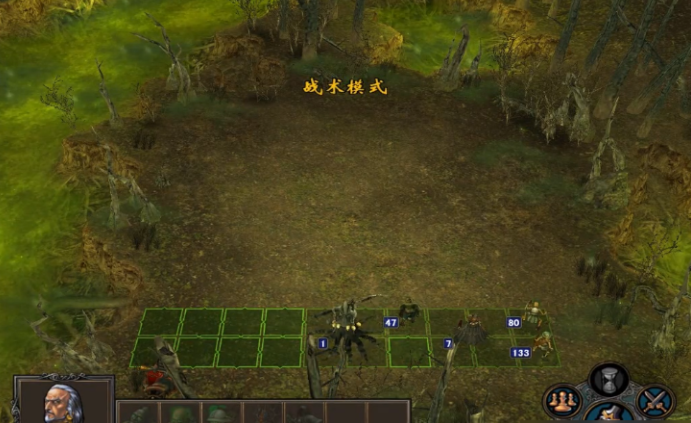The width and height of the screenshot is (691, 423).
Task: Click the hourglass wait button
Action: (608, 379)
